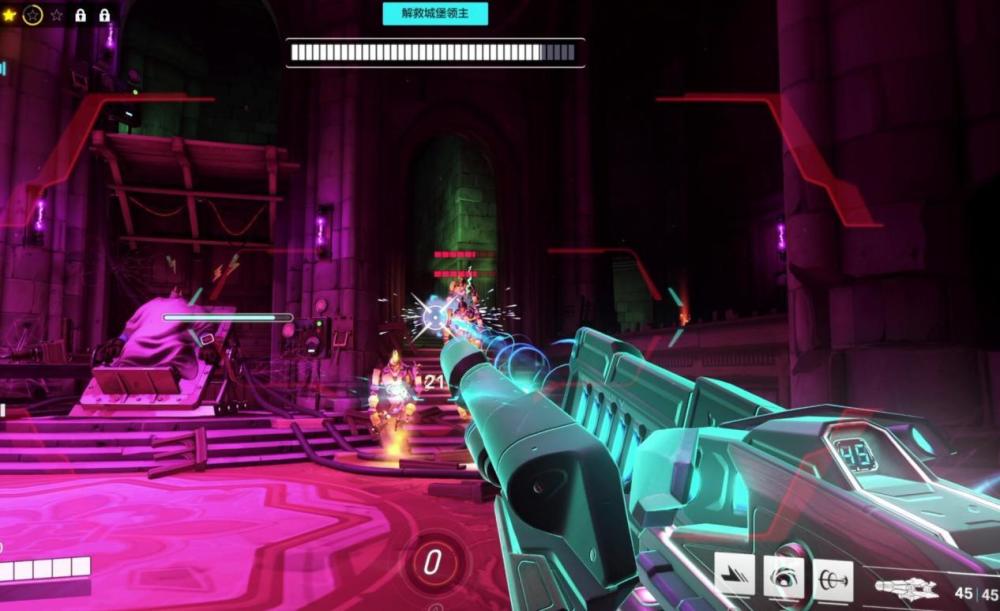Click the ultimate charge circle showing 0
This screenshot has height=611, width=1000.
pyautogui.click(x=432, y=562)
